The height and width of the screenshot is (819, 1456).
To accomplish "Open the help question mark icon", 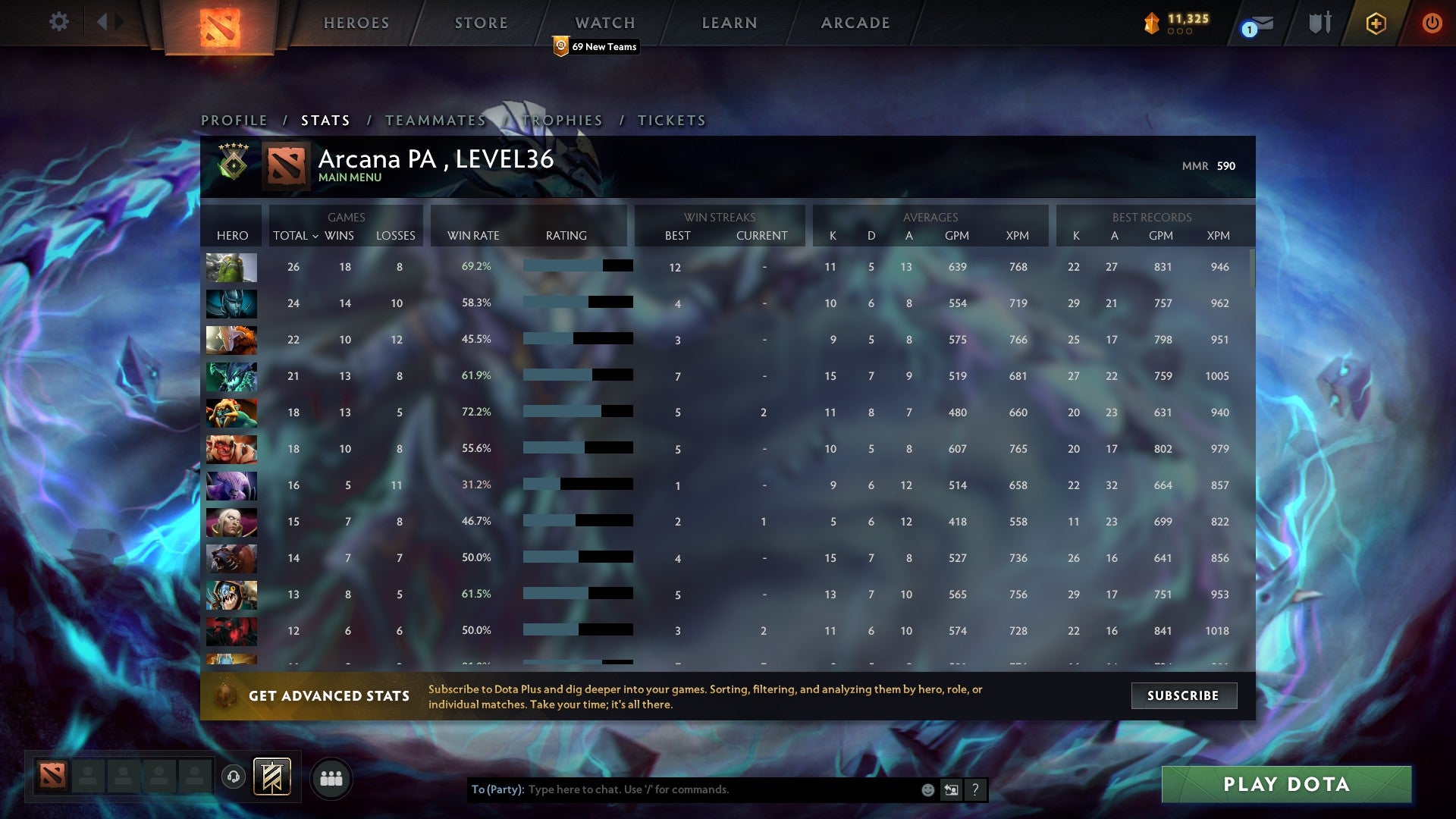I will 976,789.
